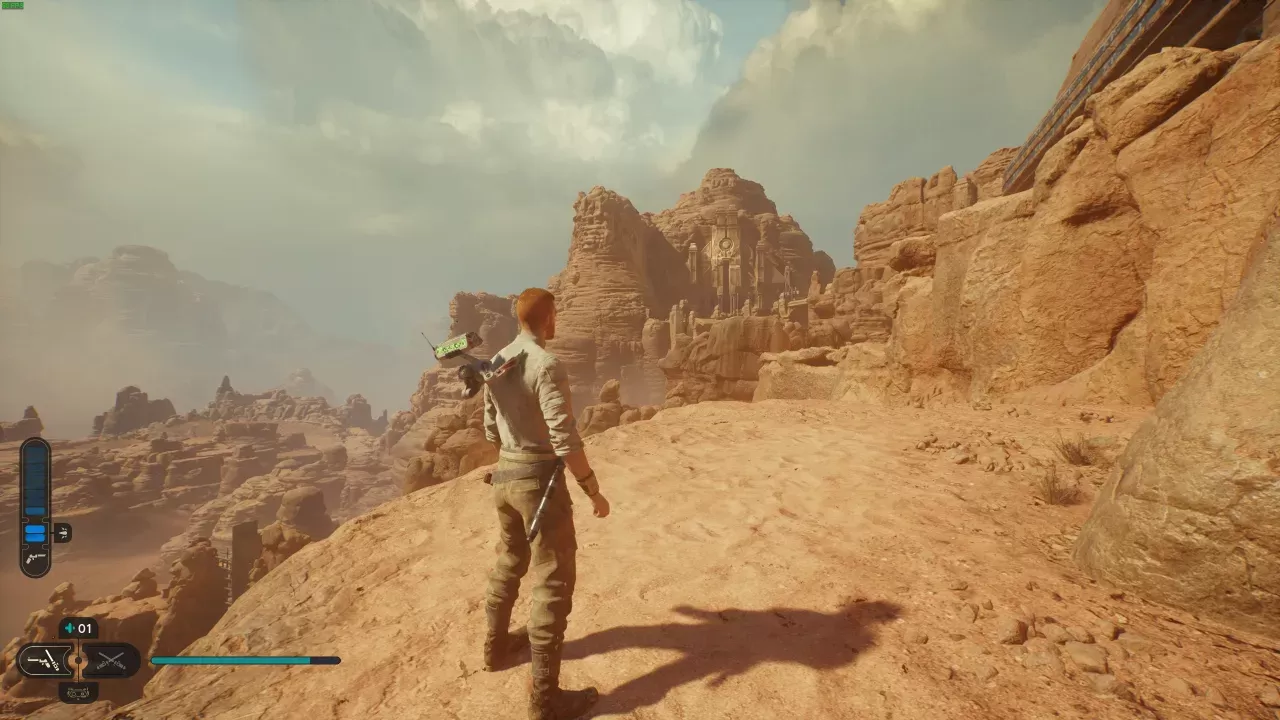
Task: Switch to the crossed-sabers stance slot
Action: [x=108, y=660]
